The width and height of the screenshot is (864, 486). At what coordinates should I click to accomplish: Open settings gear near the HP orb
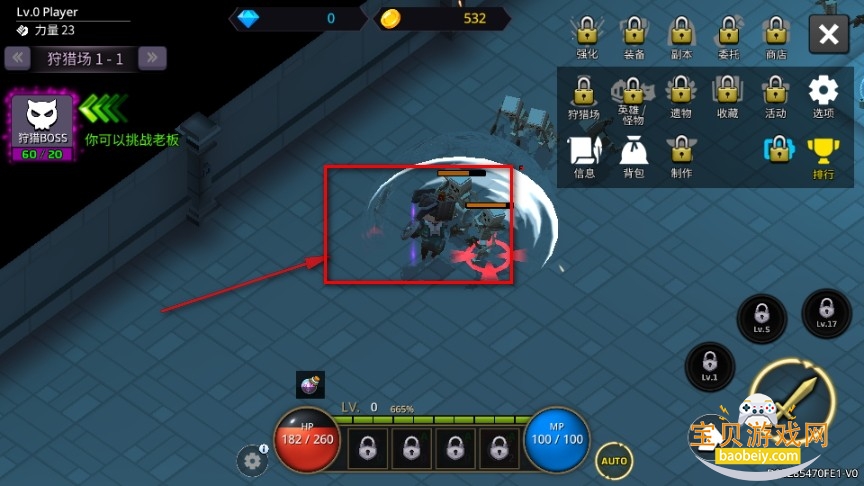[251, 460]
